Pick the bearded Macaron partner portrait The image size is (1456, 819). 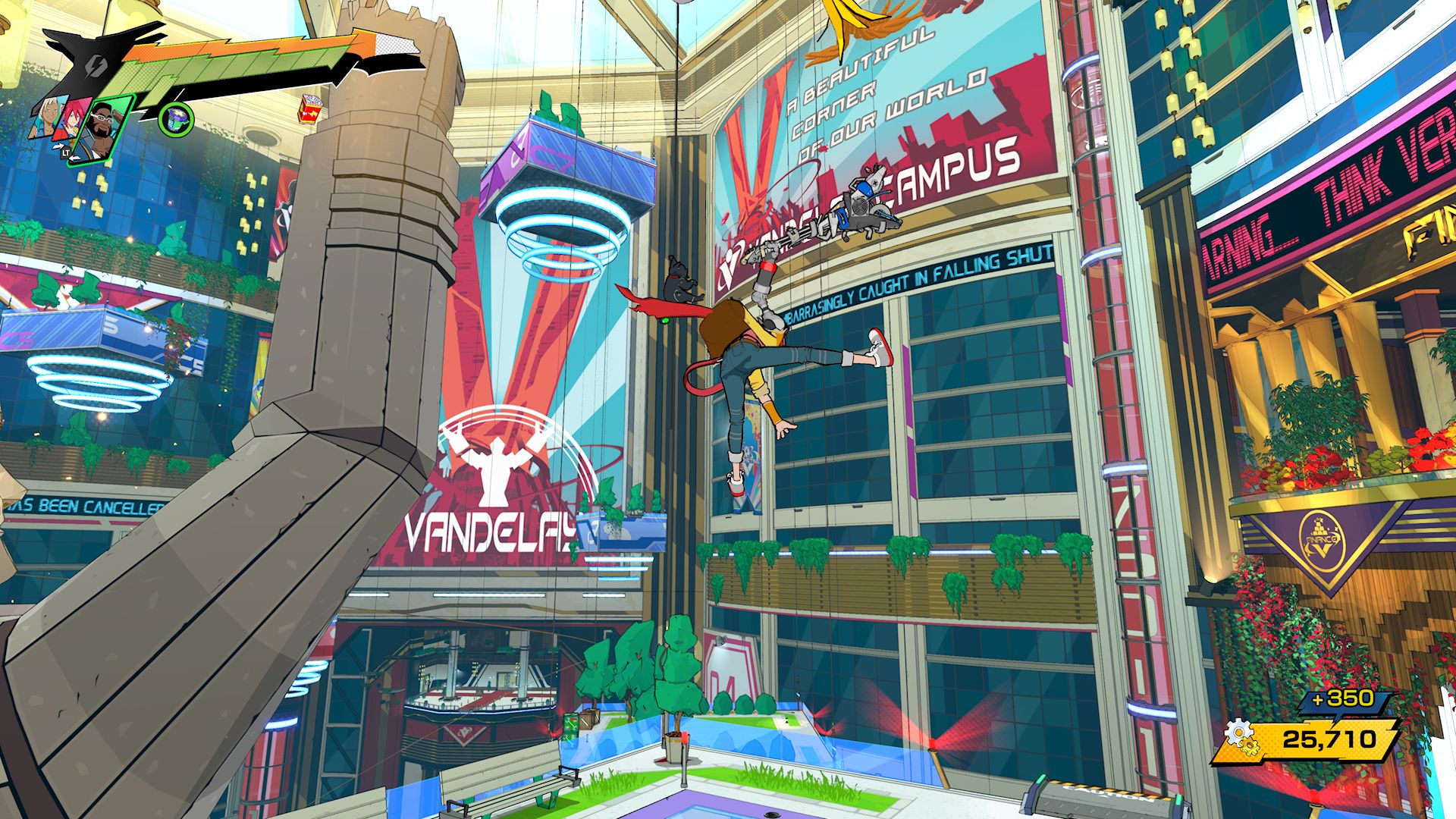click(103, 127)
